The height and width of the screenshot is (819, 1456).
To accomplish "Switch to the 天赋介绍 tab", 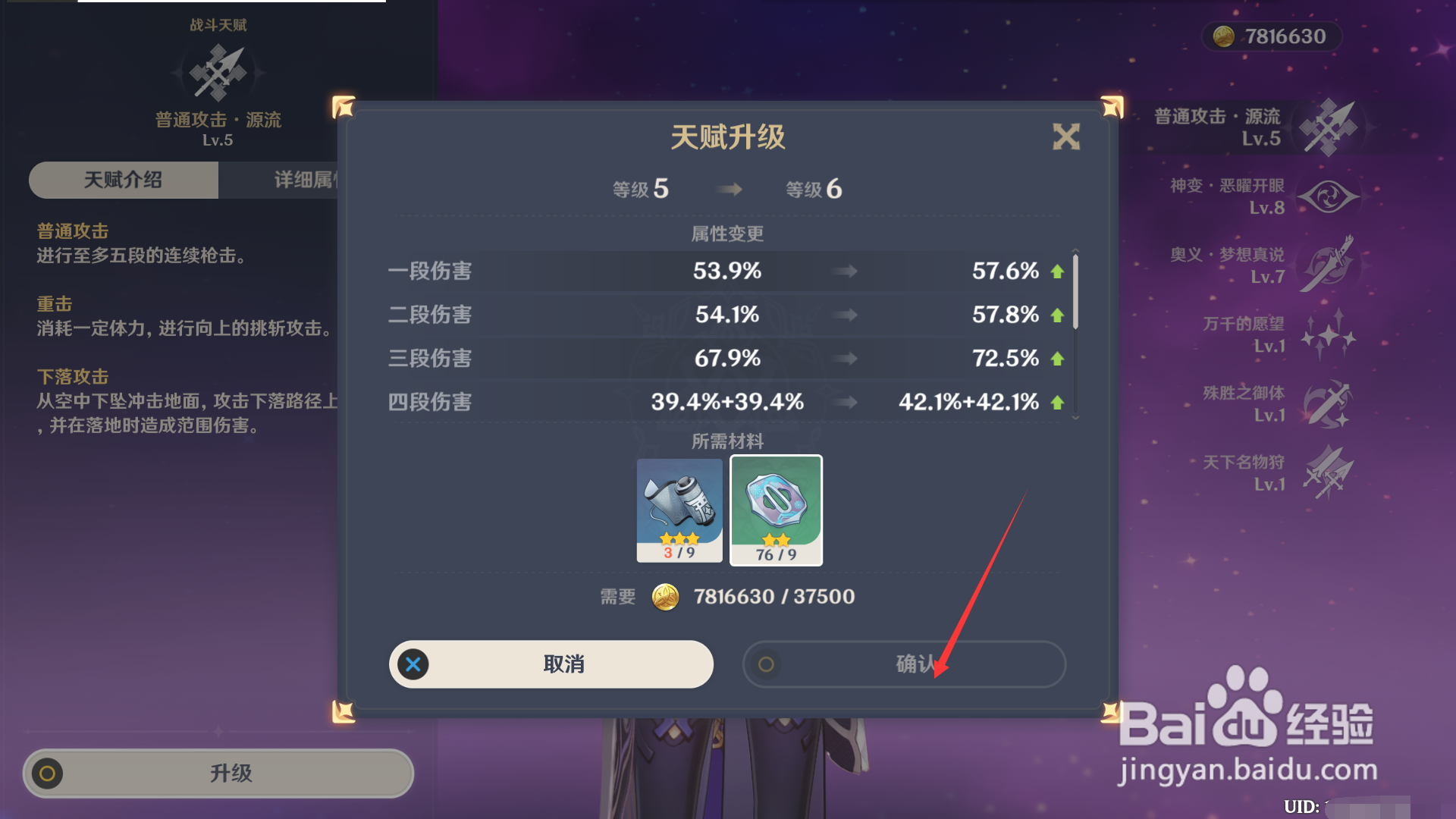I will (x=123, y=180).
